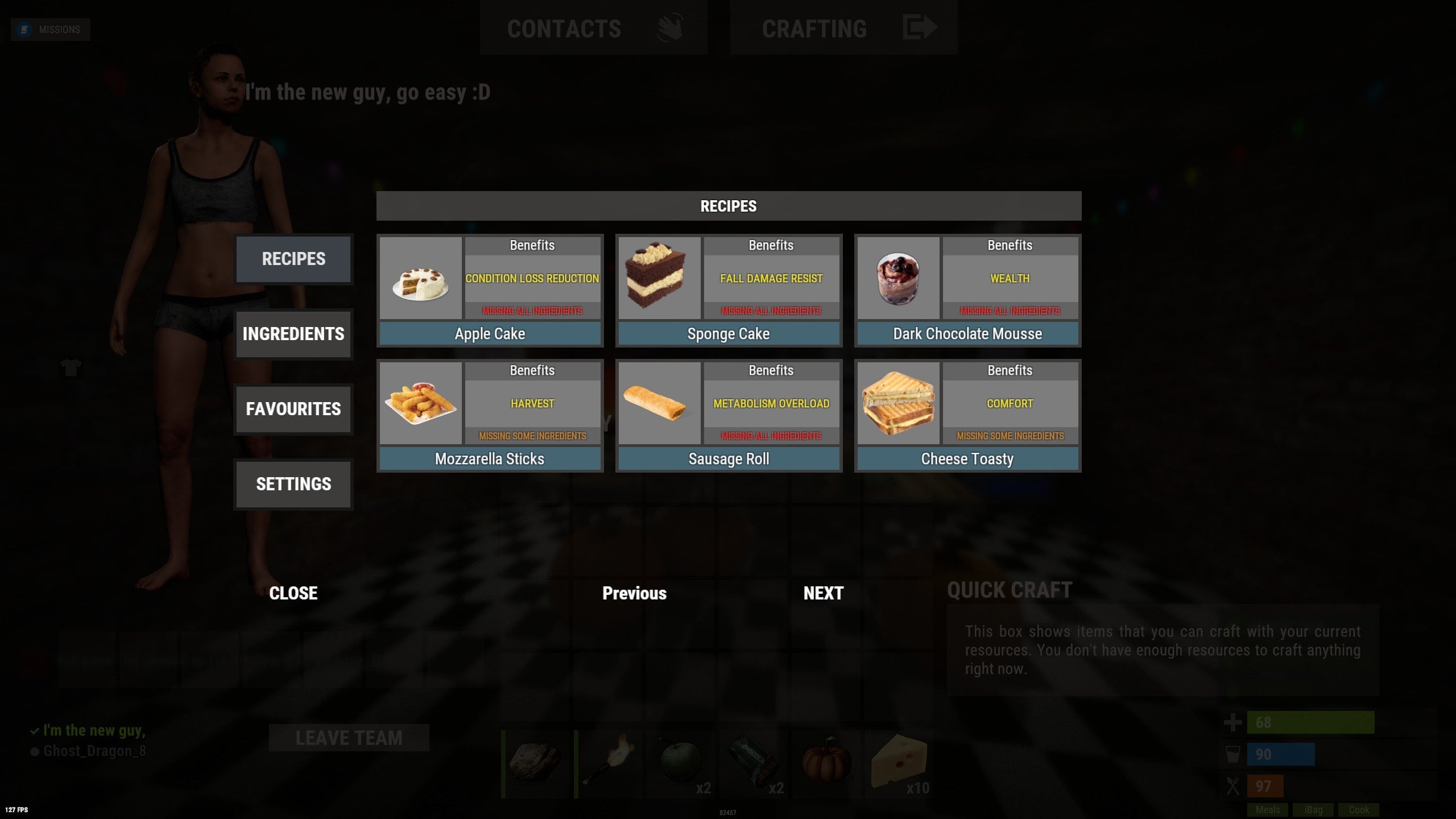Switch to the Ingredients tab
The image size is (1456, 819).
pos(293,334)
